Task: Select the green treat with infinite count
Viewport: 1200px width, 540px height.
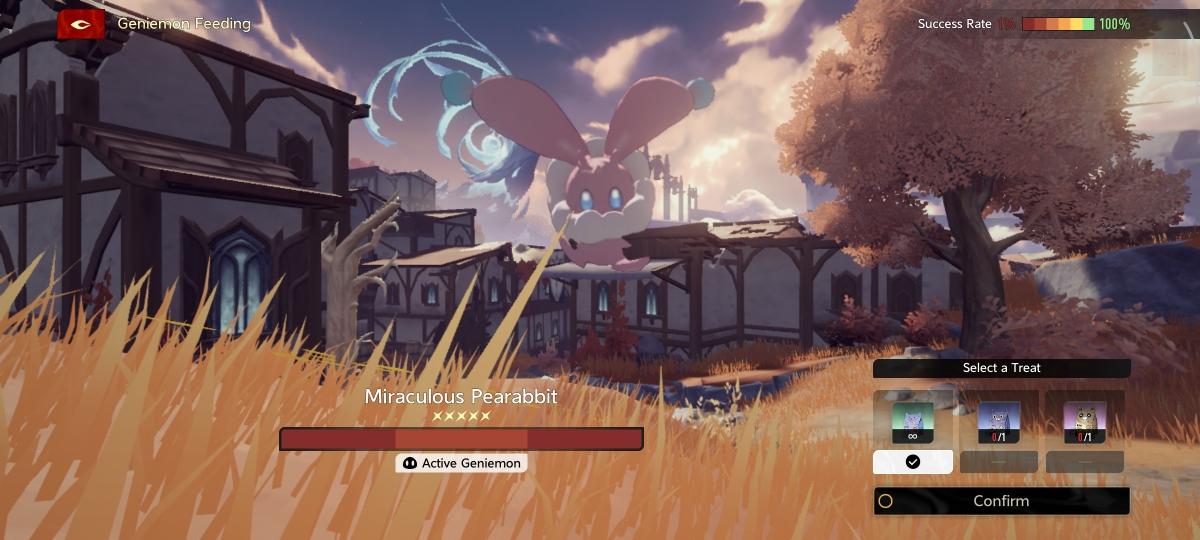Action: click(913, 420)
